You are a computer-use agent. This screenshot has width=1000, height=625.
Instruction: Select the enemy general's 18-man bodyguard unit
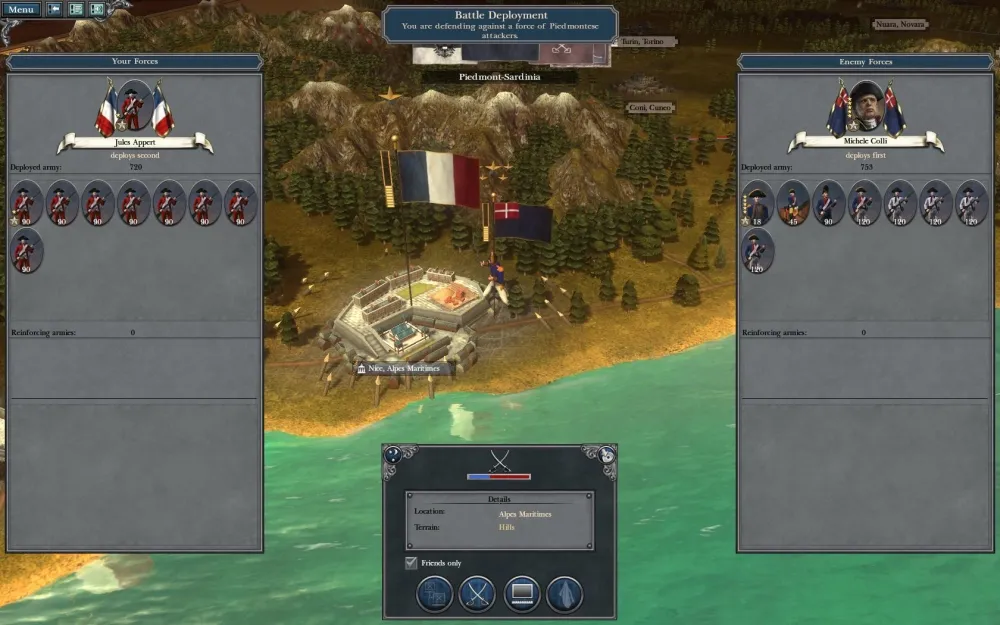pyautogui.click(x=757, y=202)
